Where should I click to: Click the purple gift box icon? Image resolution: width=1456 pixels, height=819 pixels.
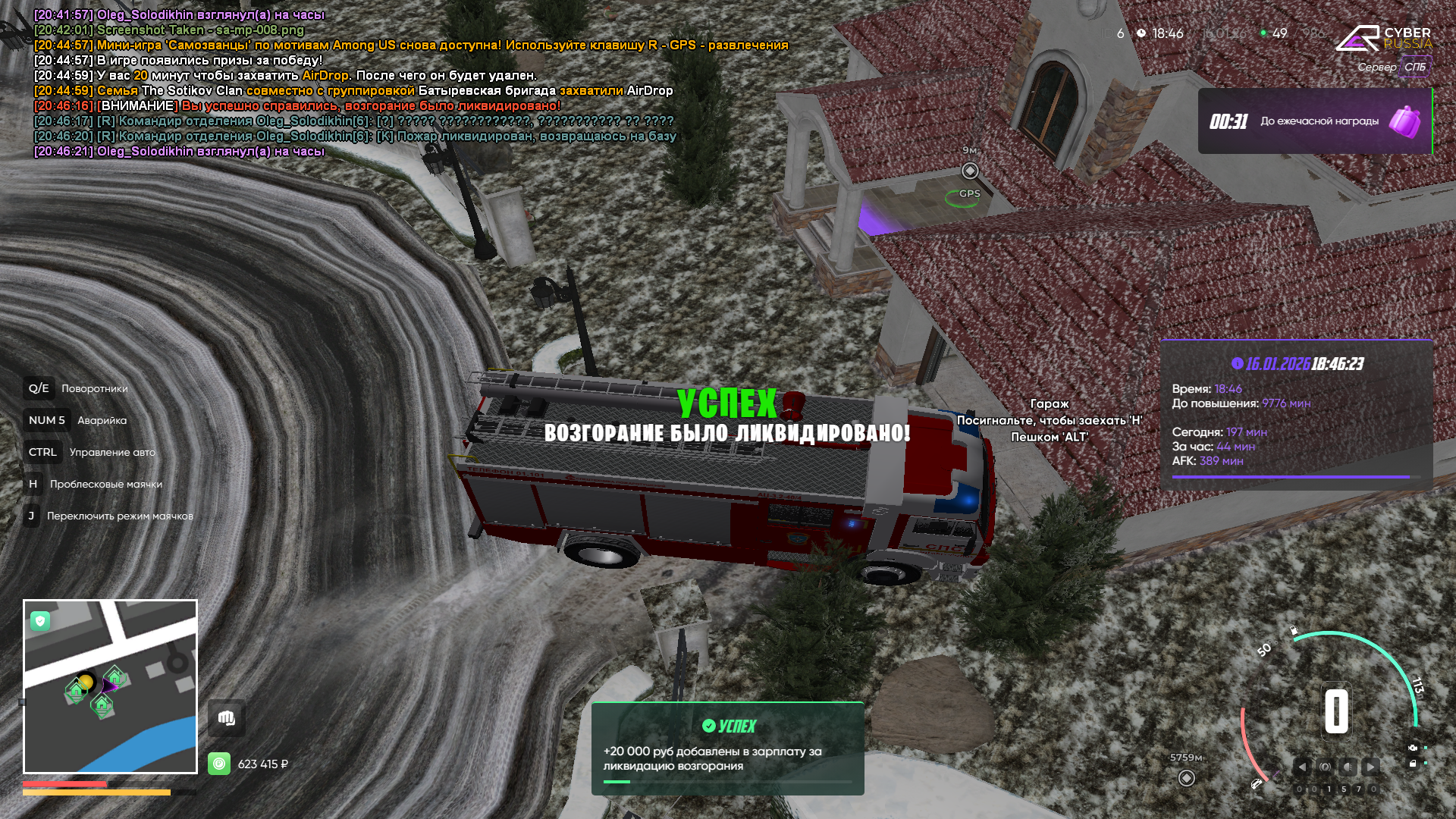[1404, 121]
